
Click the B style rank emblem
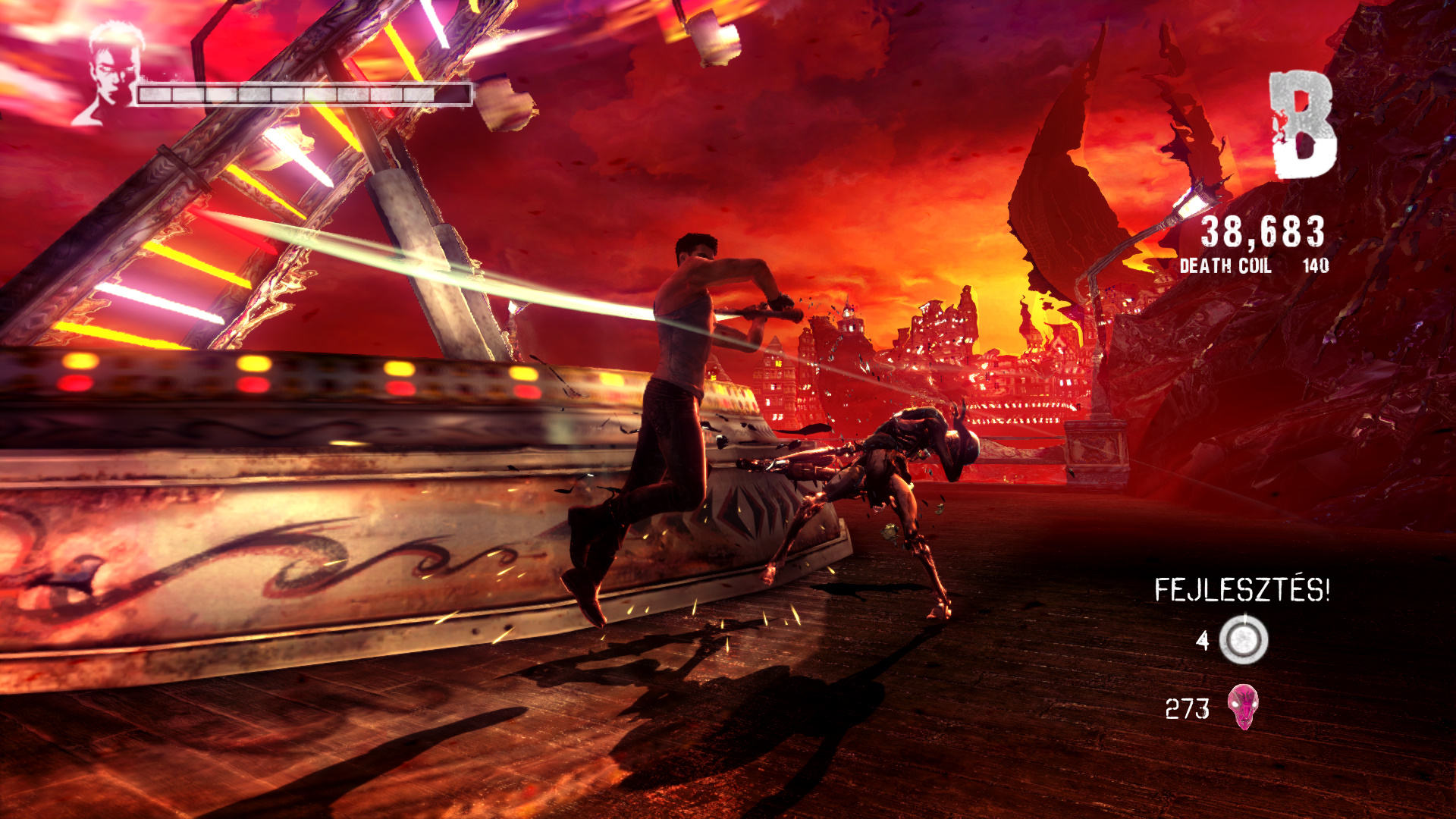[x=1302, y=125]
